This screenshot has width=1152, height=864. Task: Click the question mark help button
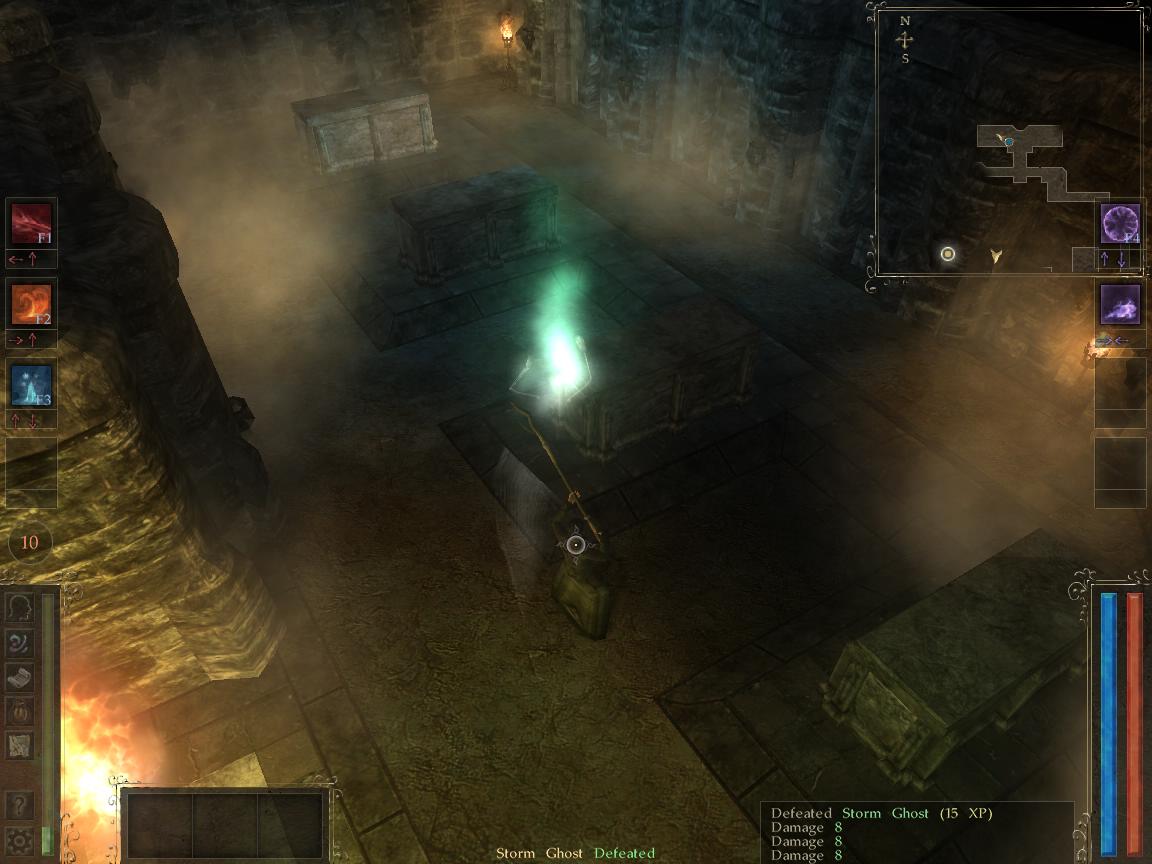pyautogui.click(x=20, y=805)
